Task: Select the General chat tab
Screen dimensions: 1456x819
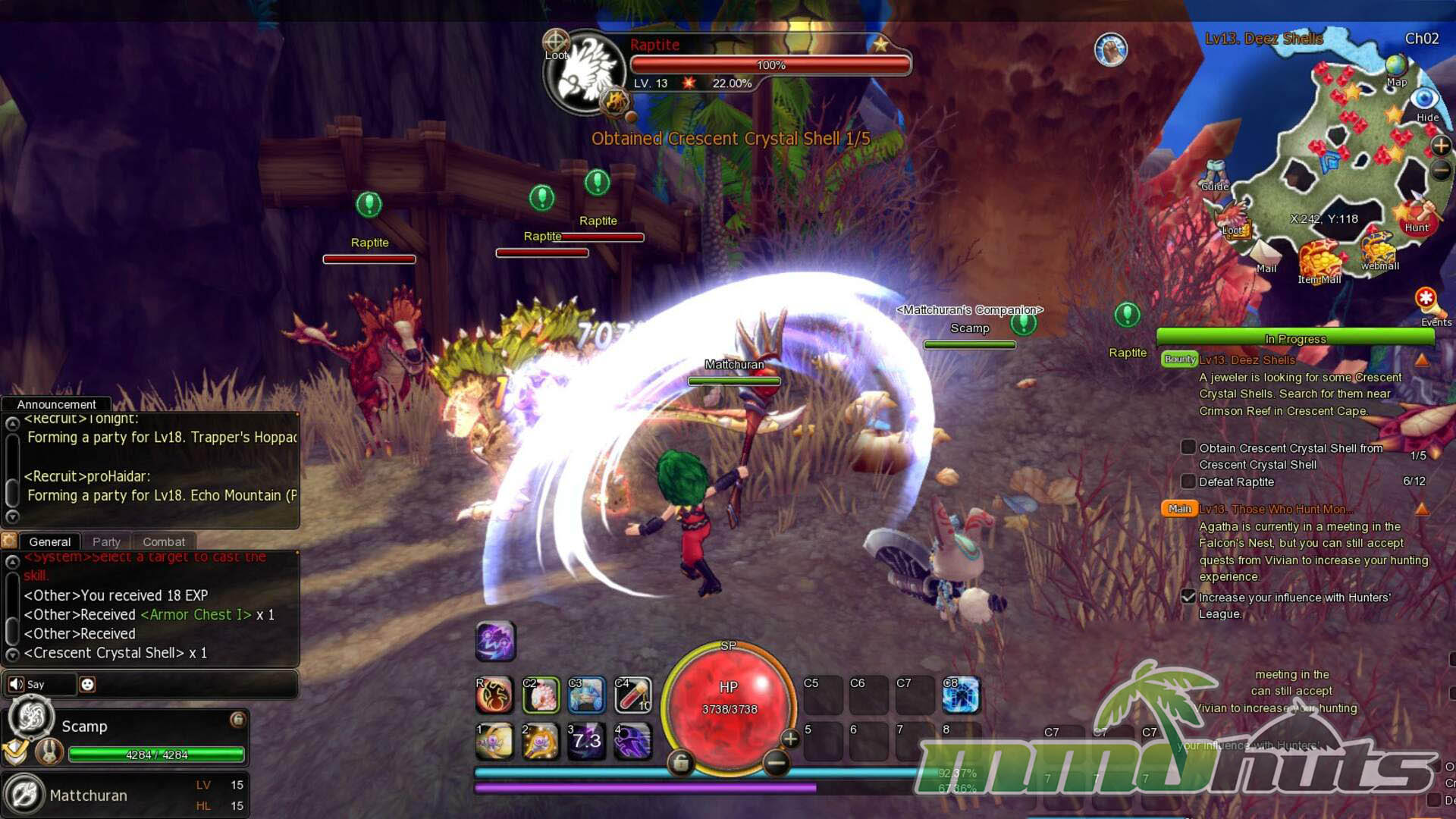Action: click(49, 541)
